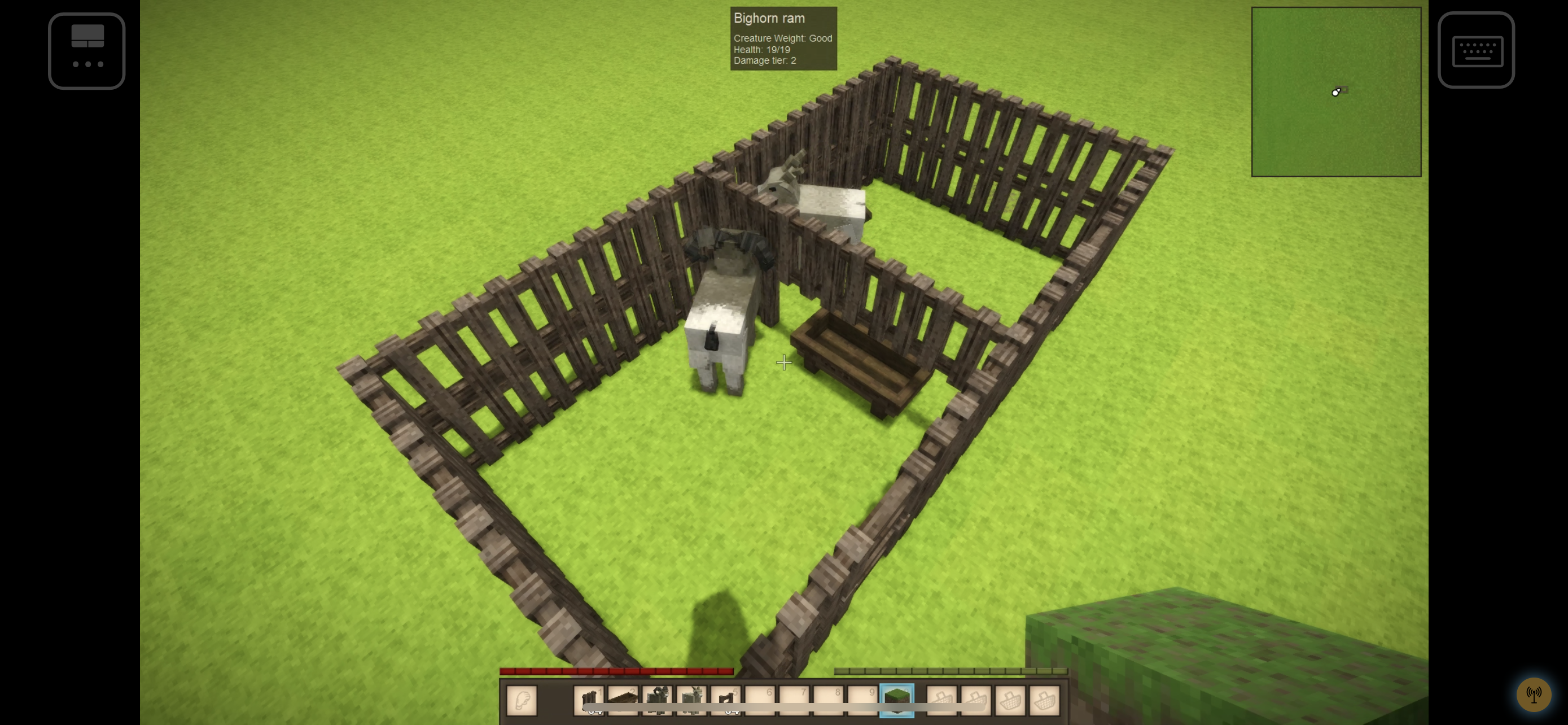This screenshot has width=1568, height=725.
Task: Select the fence gate hotbar slot
Action: [x=725, y=700]
